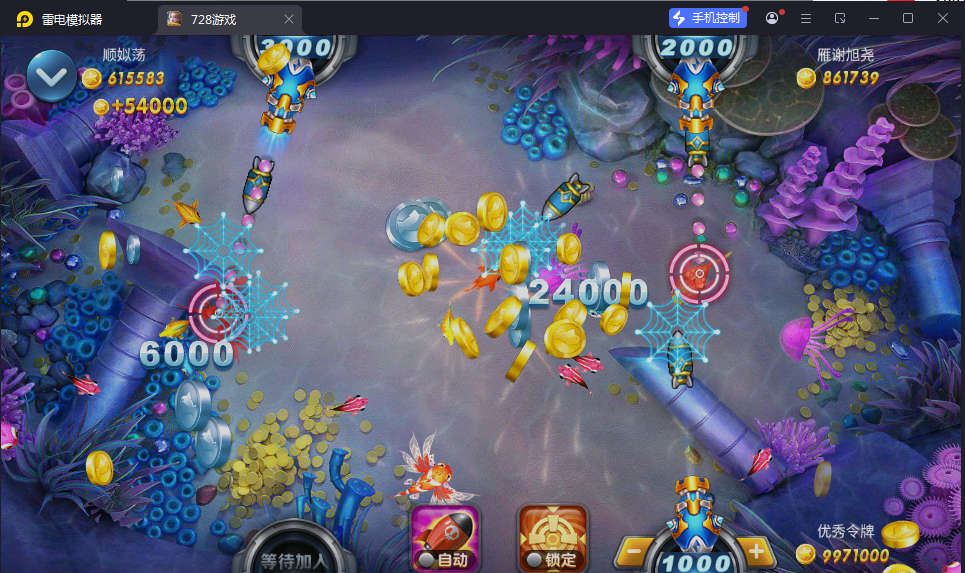Decrease cannon bet with the minus button
This screenshot has height=573, width=965.
pyautogui.click(x=633, y=550)
